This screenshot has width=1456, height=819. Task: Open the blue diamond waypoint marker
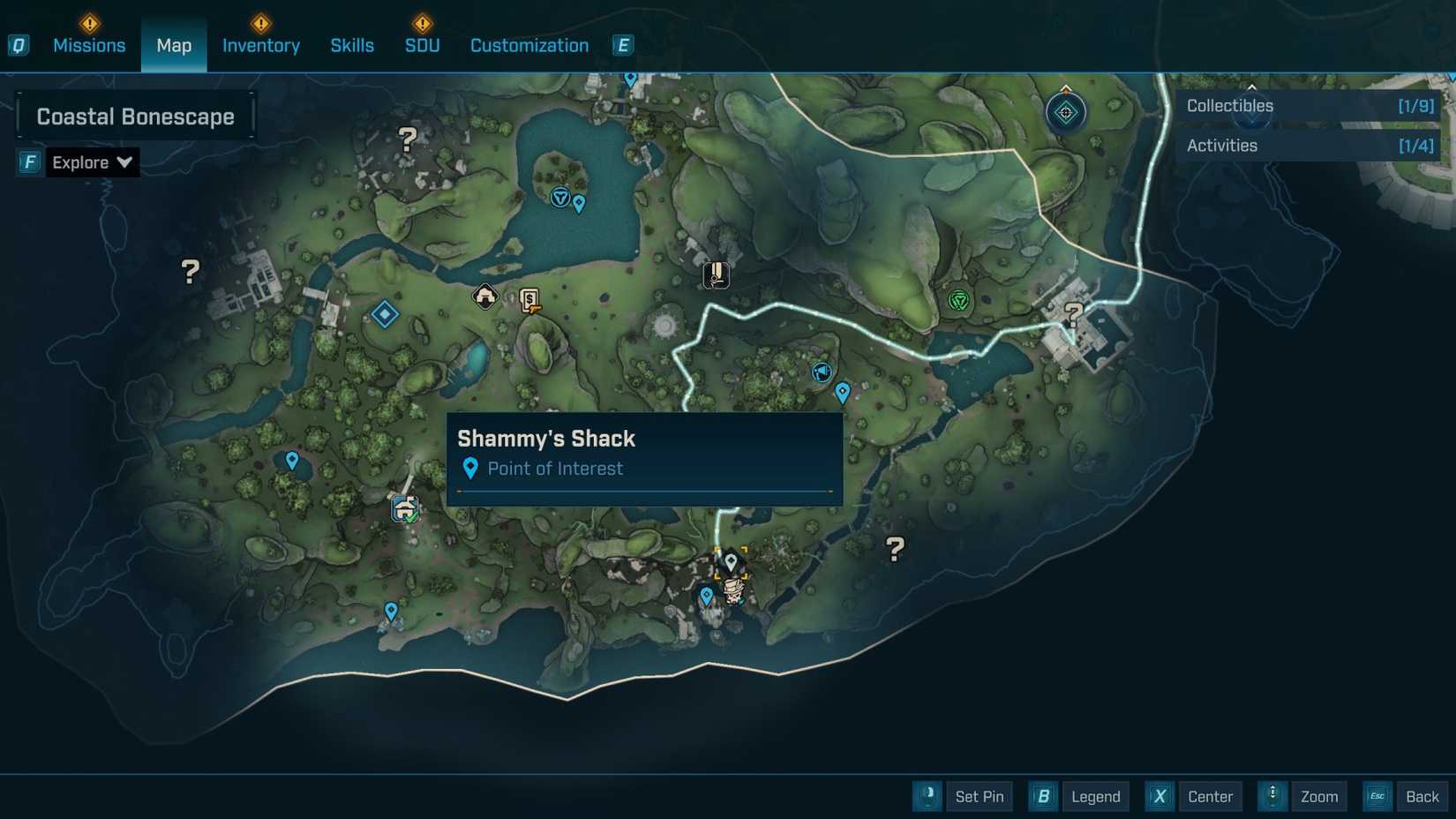click(x=386, y=314)
